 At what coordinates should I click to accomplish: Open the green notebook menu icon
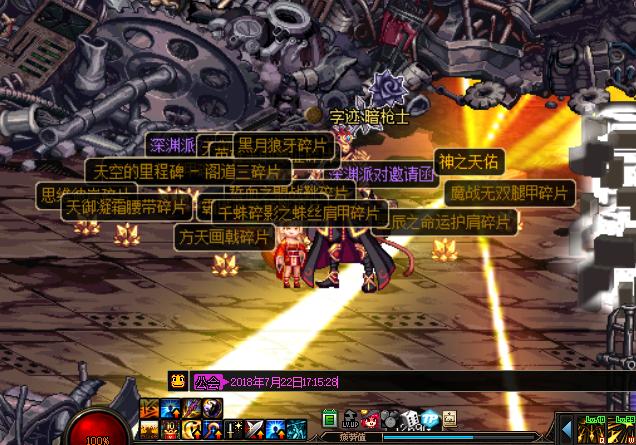point(329,418)
